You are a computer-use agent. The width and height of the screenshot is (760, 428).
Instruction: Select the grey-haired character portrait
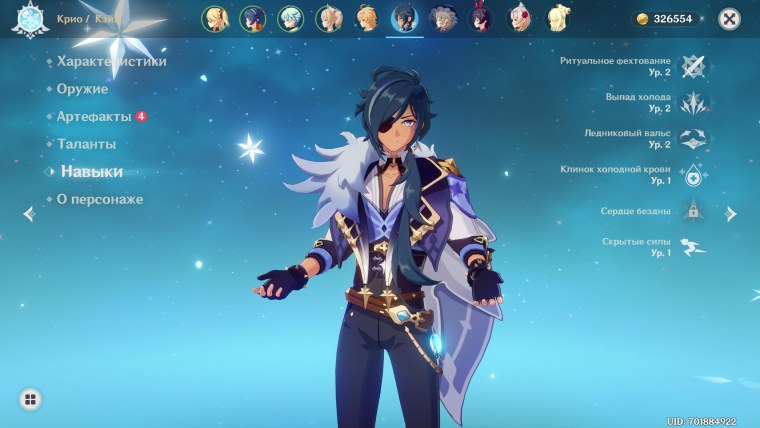[x=442, y=18]
